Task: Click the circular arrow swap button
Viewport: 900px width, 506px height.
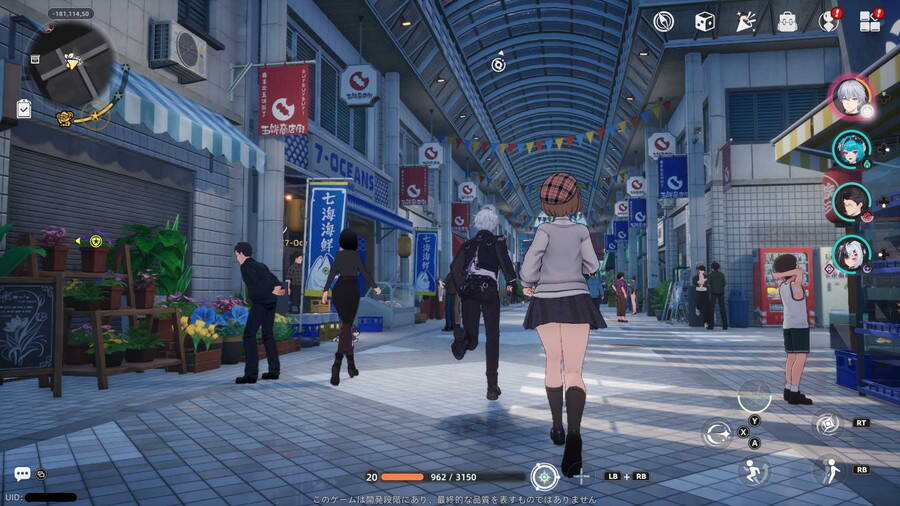Action: (717, 433)
